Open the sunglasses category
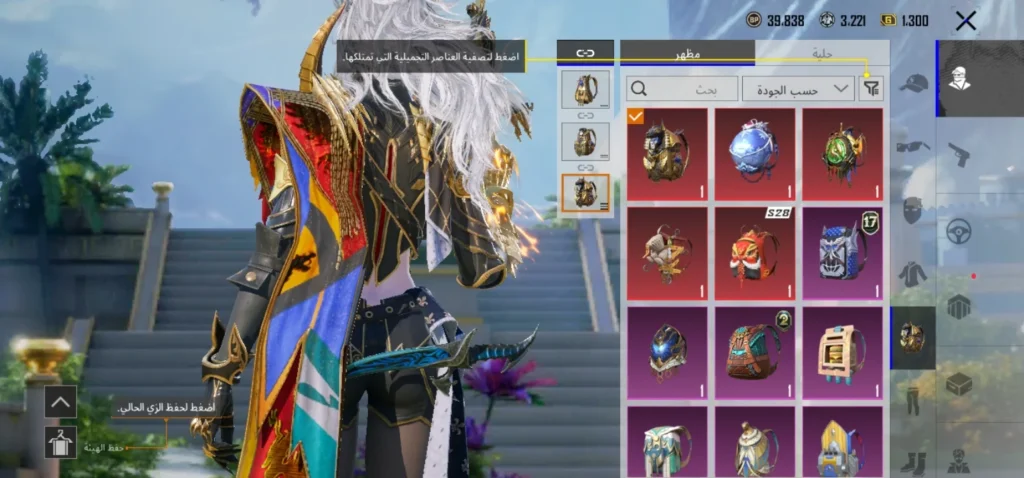 pyautogui.click(x=913, y=147)
